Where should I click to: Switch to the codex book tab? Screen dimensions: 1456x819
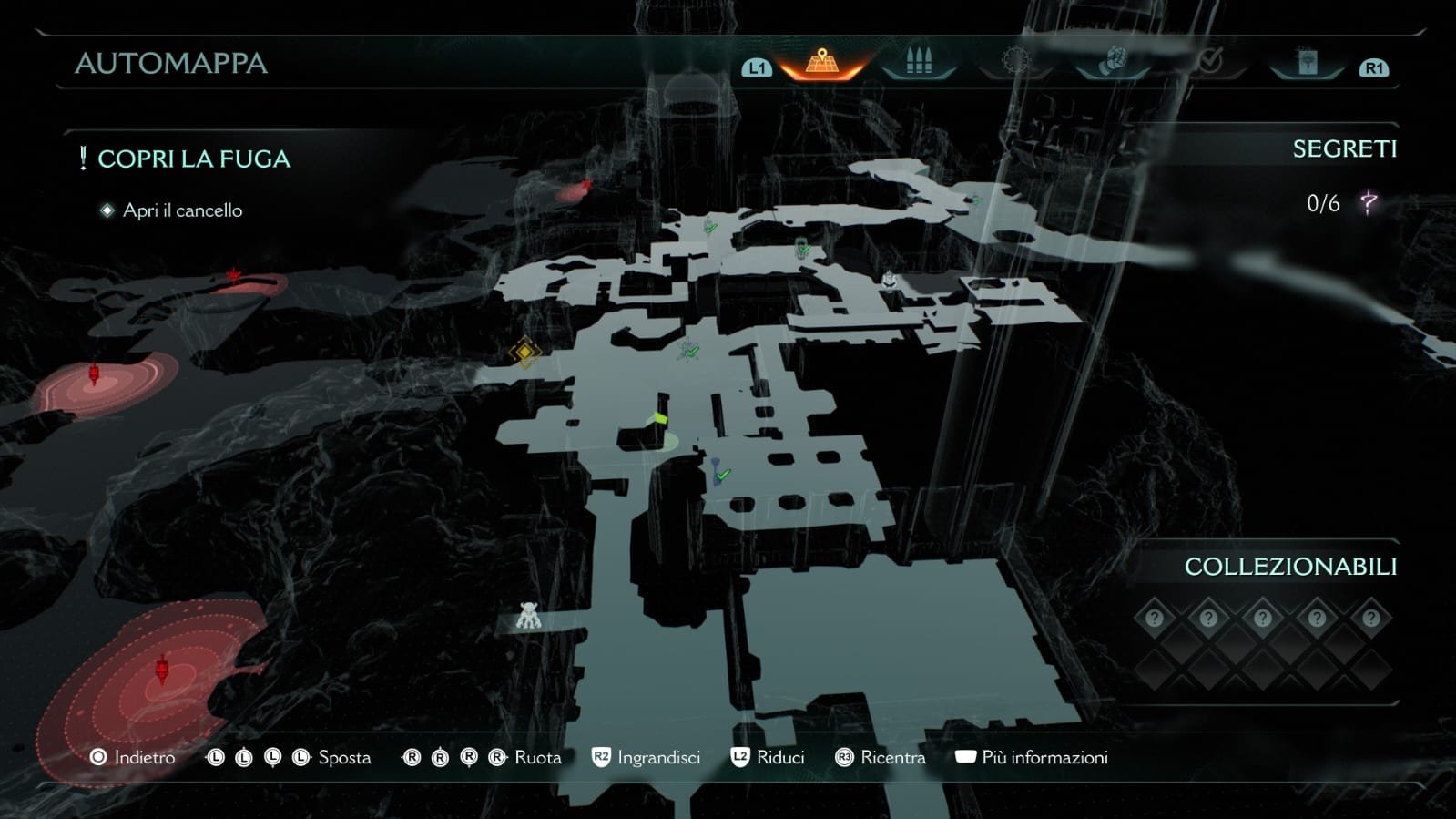[x=1307, y=62]
